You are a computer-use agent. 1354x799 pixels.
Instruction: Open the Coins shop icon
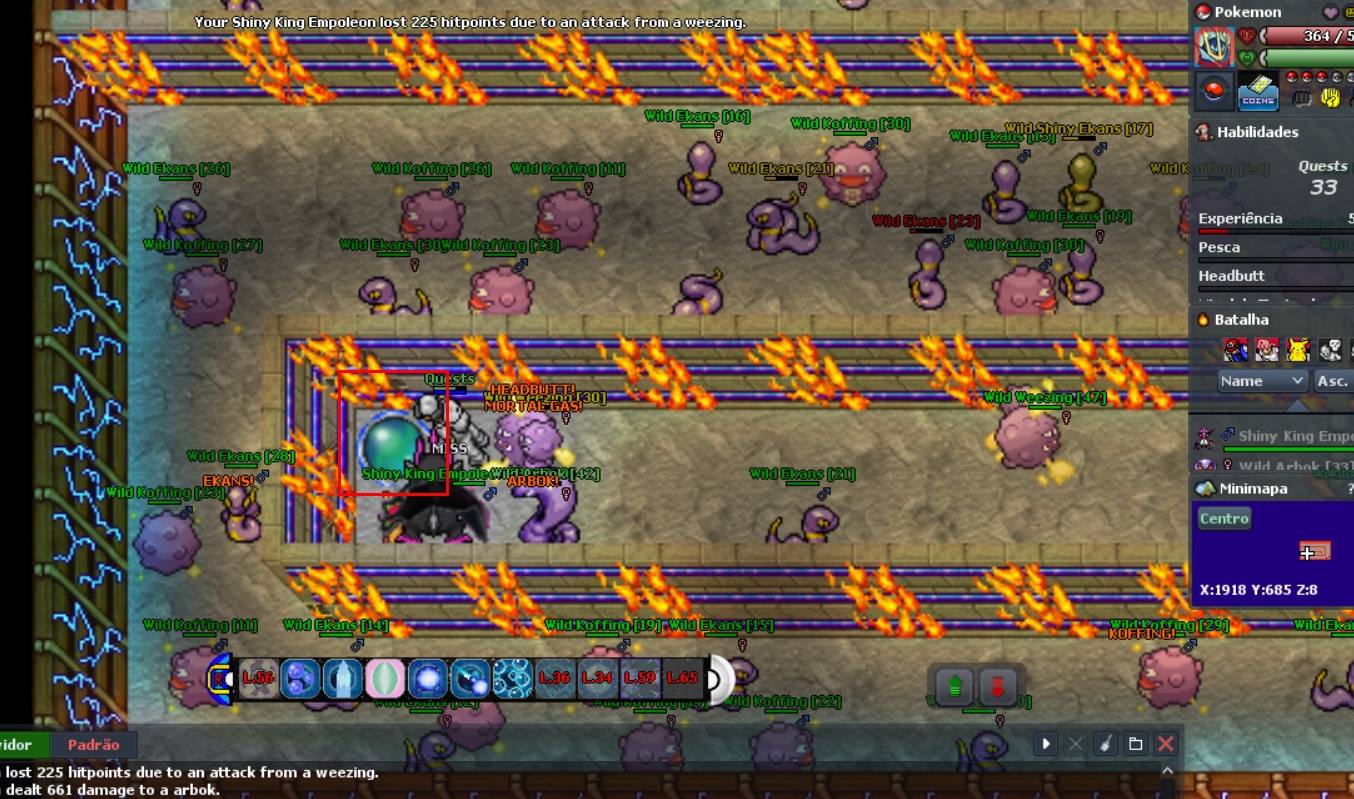(1257, 92)
